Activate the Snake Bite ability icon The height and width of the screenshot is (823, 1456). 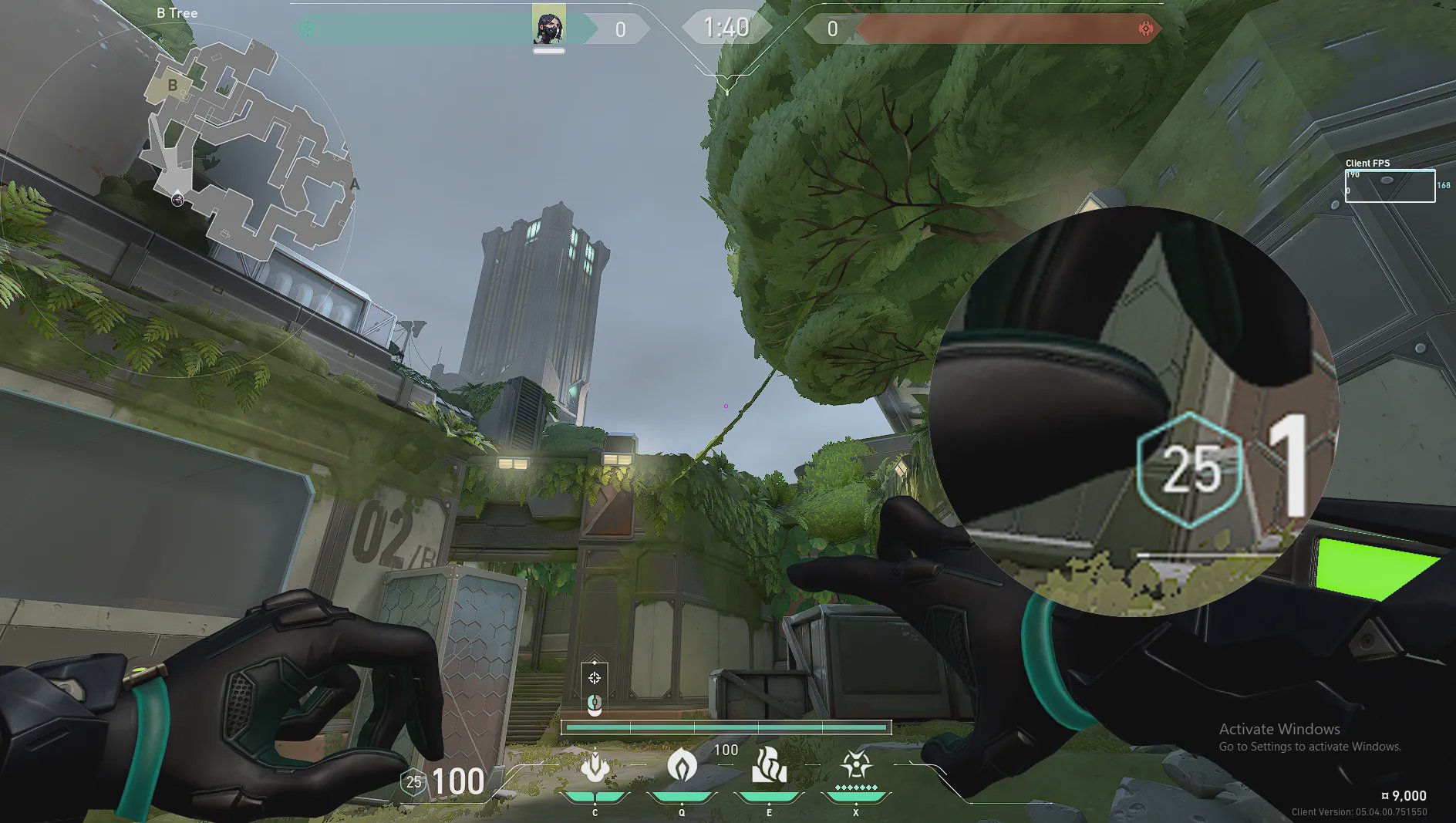coord(595,767)
